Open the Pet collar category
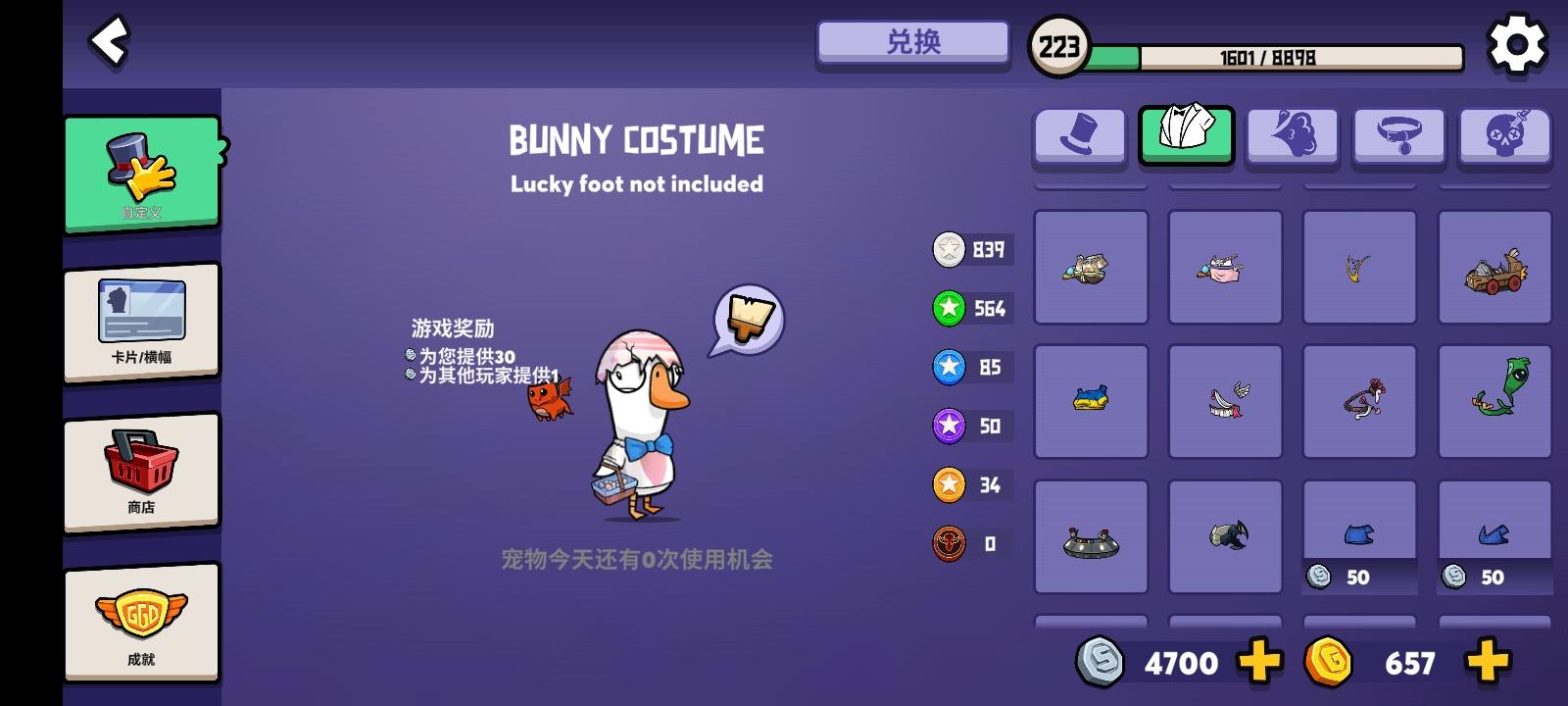Screen dimensions: 1568x706 click(1398, 137)
